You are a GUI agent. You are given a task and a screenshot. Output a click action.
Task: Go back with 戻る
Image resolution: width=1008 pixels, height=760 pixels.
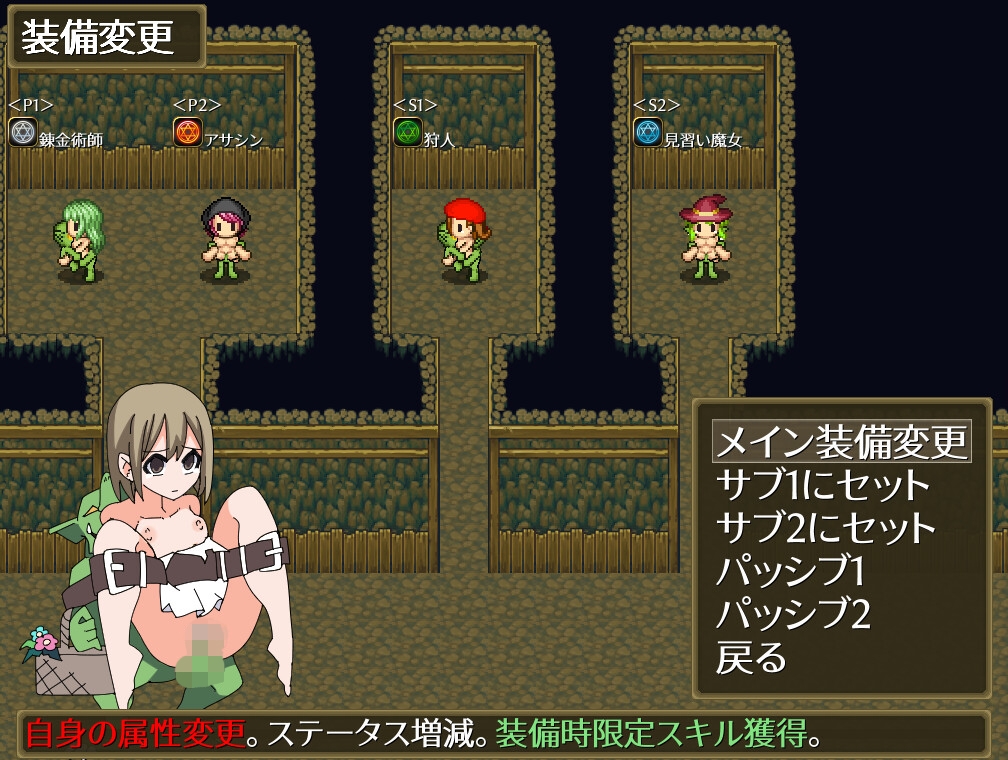[751, 657]
